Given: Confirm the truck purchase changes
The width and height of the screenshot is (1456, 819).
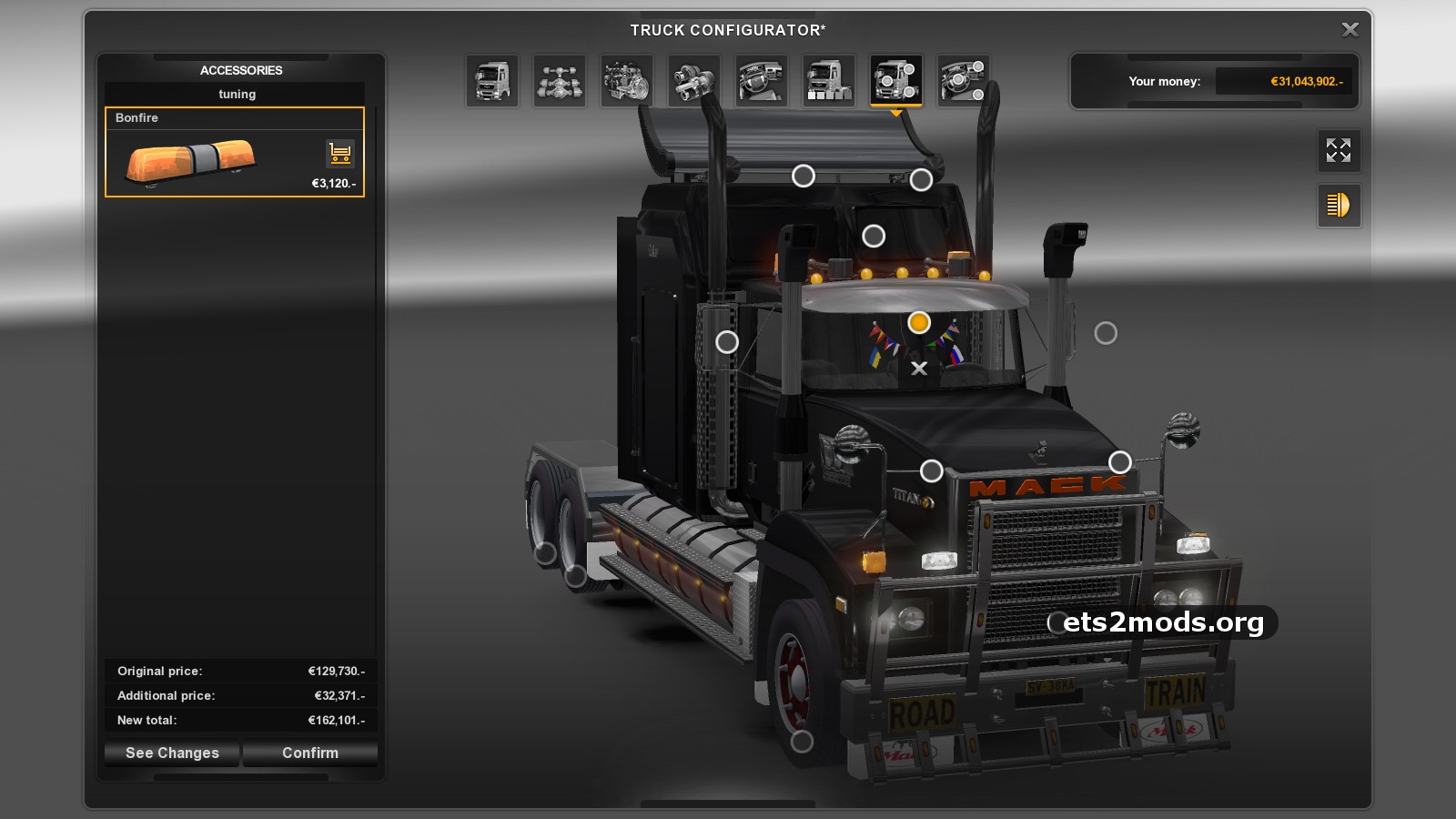Looking at the screenshot, I should (310, 753).
